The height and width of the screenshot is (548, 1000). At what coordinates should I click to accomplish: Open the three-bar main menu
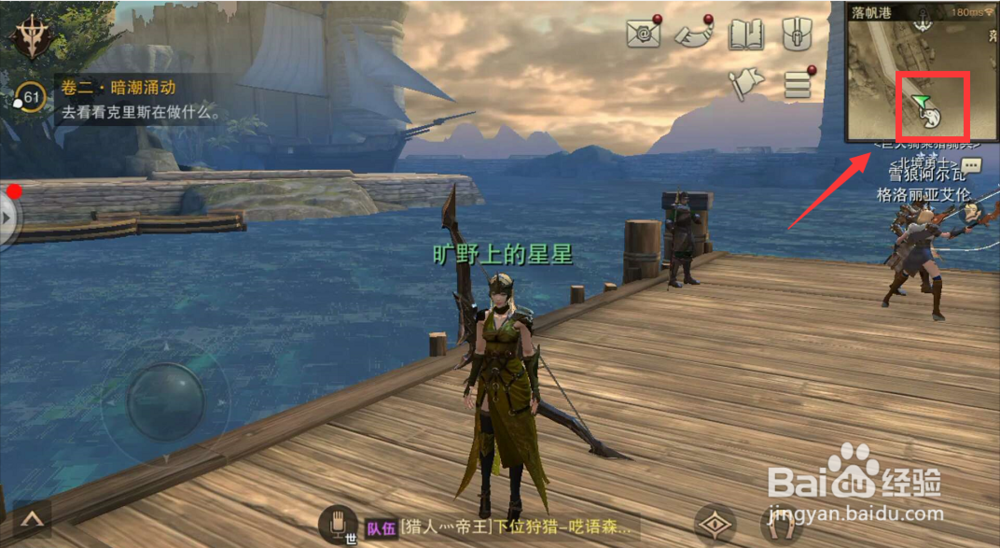click(x=797, y=85)
